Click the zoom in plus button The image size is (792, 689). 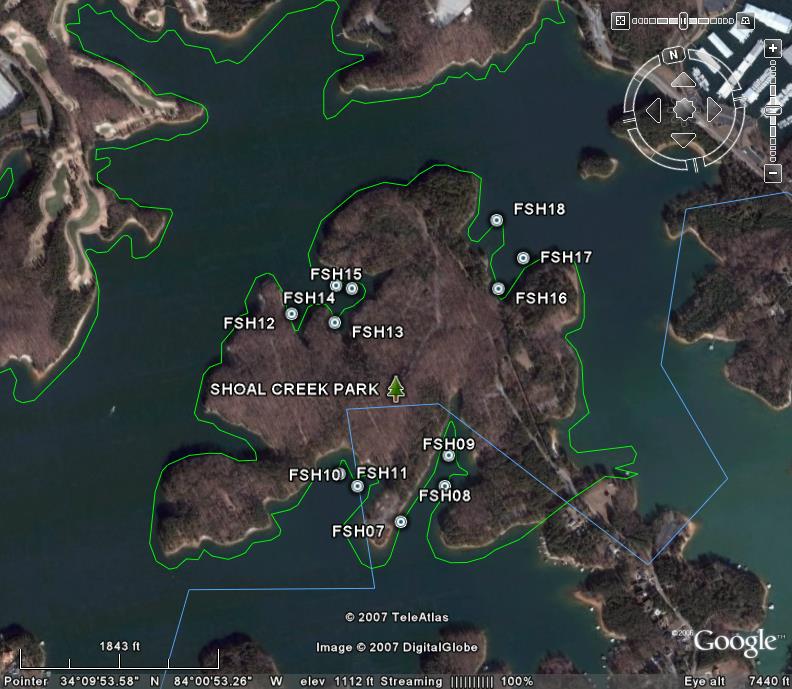tap(772, 48)
